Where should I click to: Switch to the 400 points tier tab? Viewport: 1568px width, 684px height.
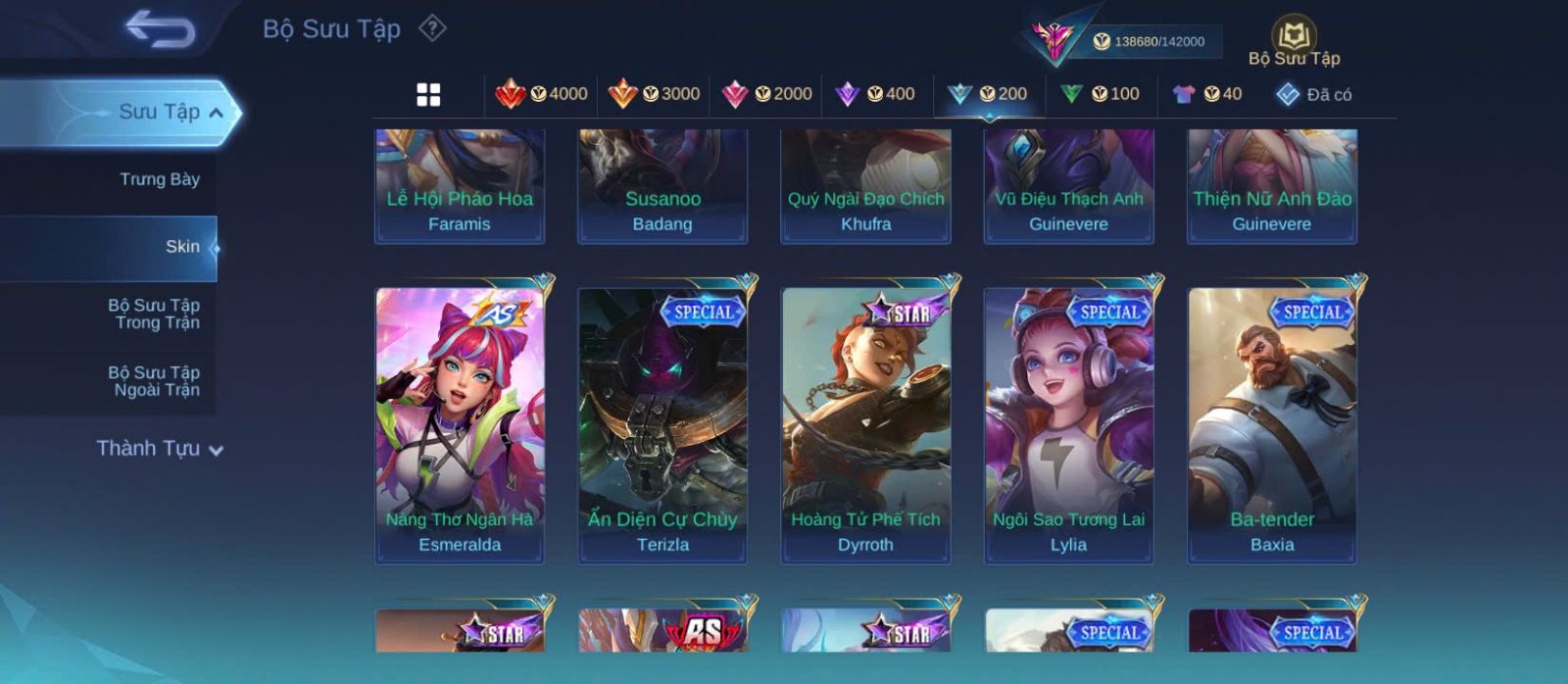875,94
